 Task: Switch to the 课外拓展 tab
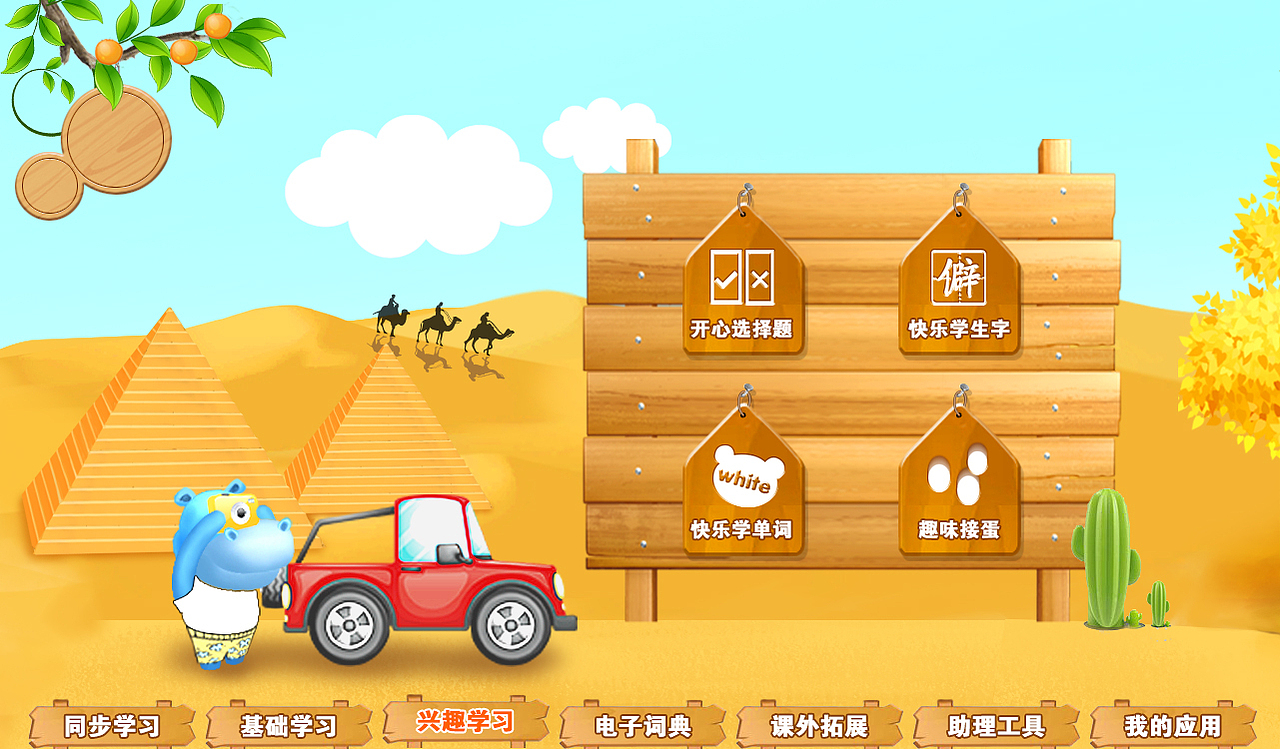820,724
